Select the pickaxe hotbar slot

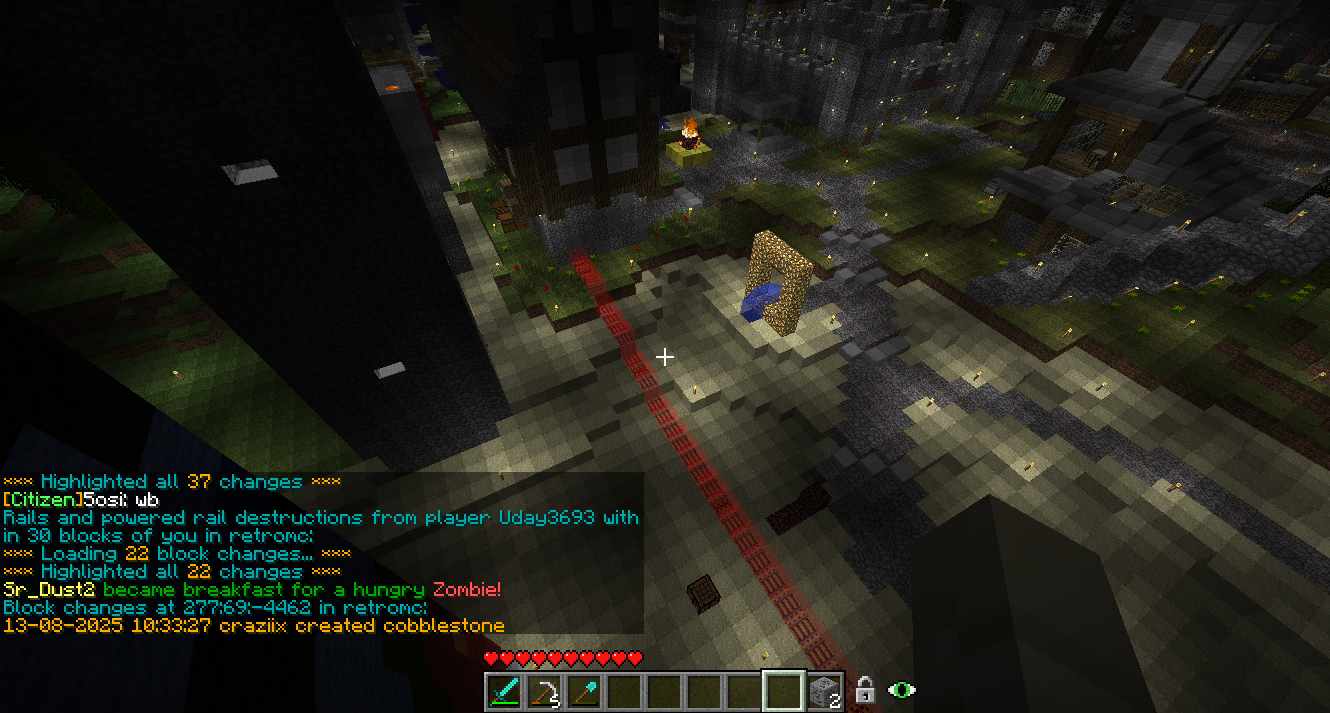tap(544, 691)
